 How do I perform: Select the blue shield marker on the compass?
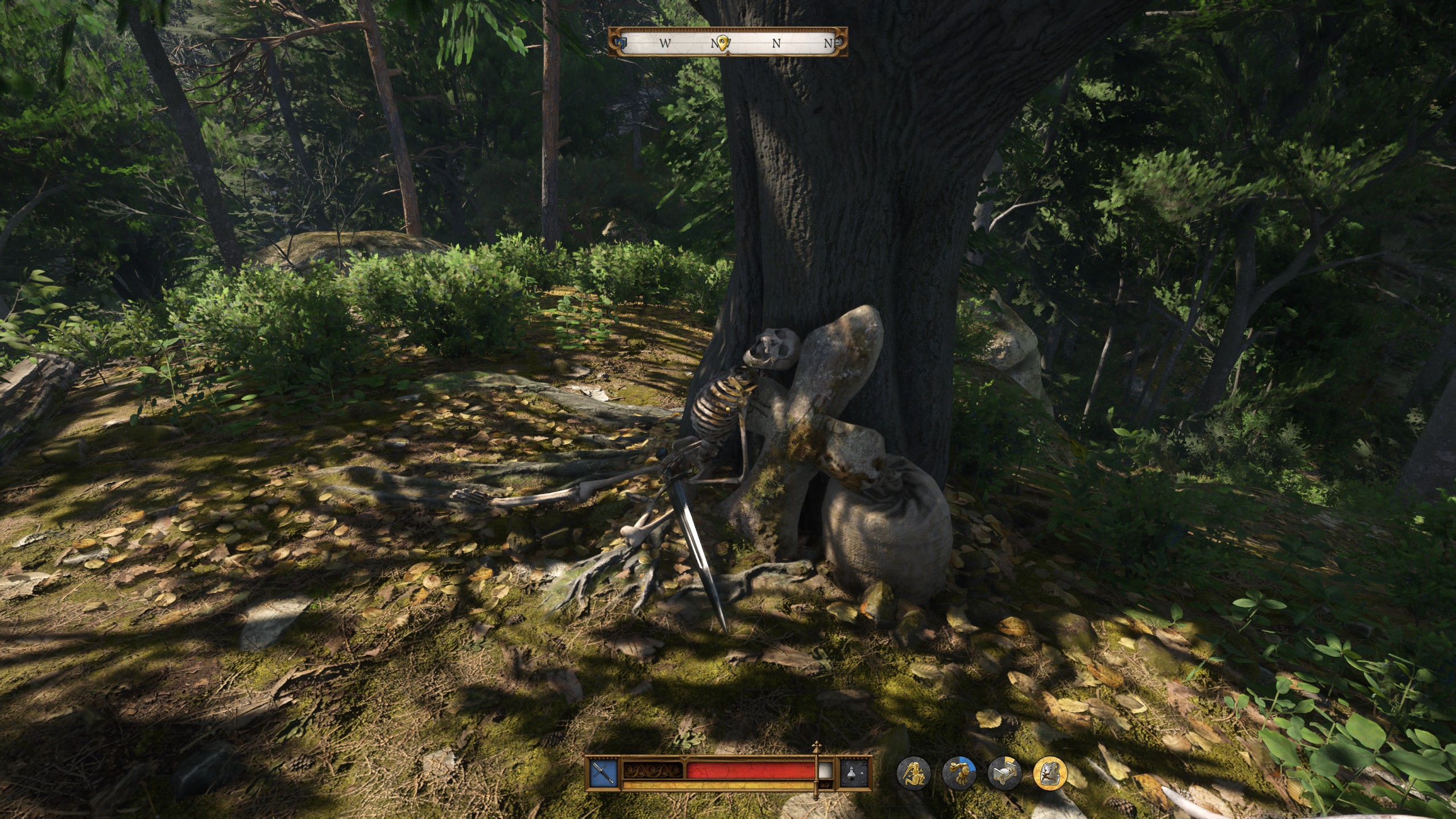(622, 43)
